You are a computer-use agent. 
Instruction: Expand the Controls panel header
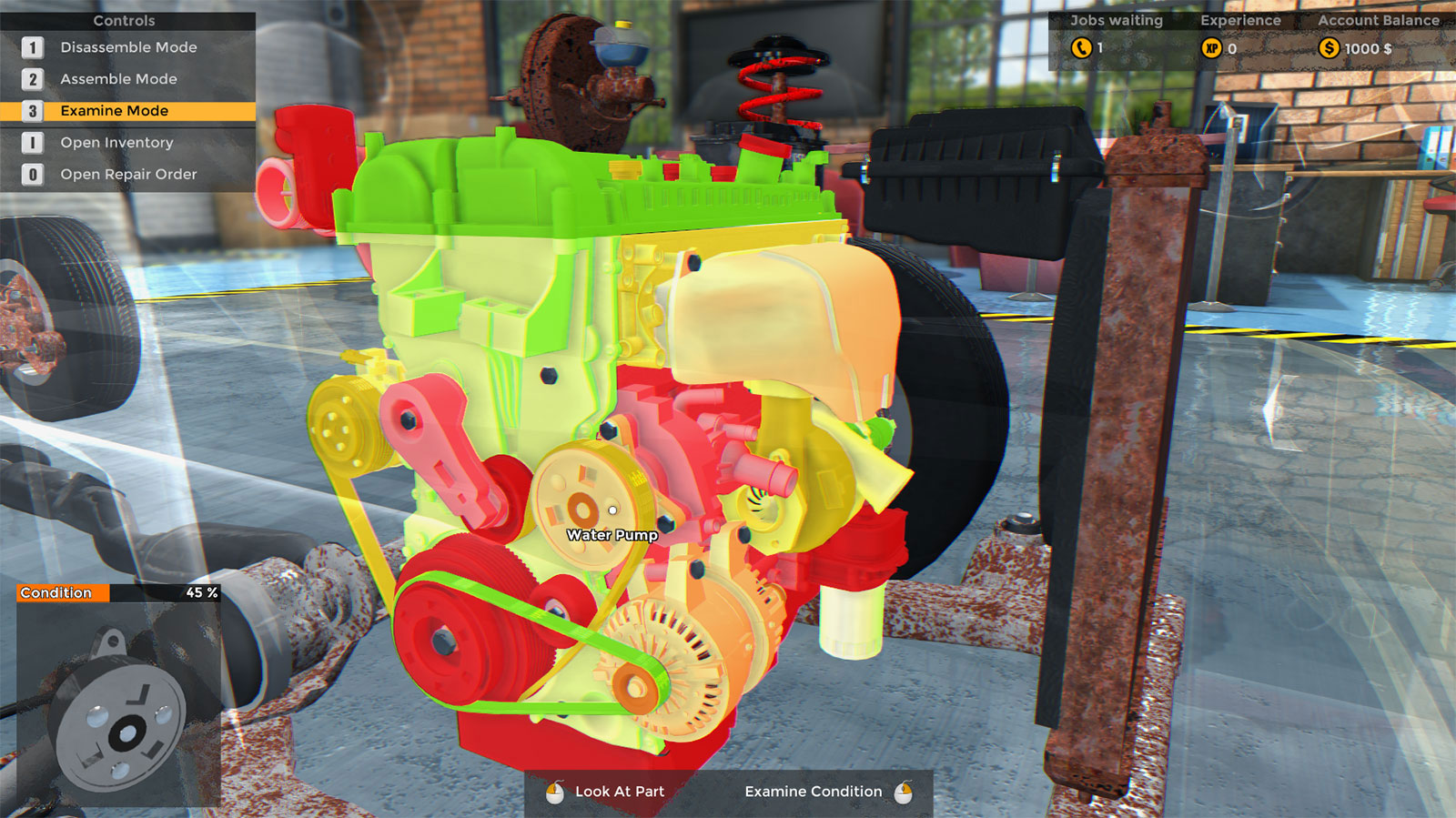124,20
